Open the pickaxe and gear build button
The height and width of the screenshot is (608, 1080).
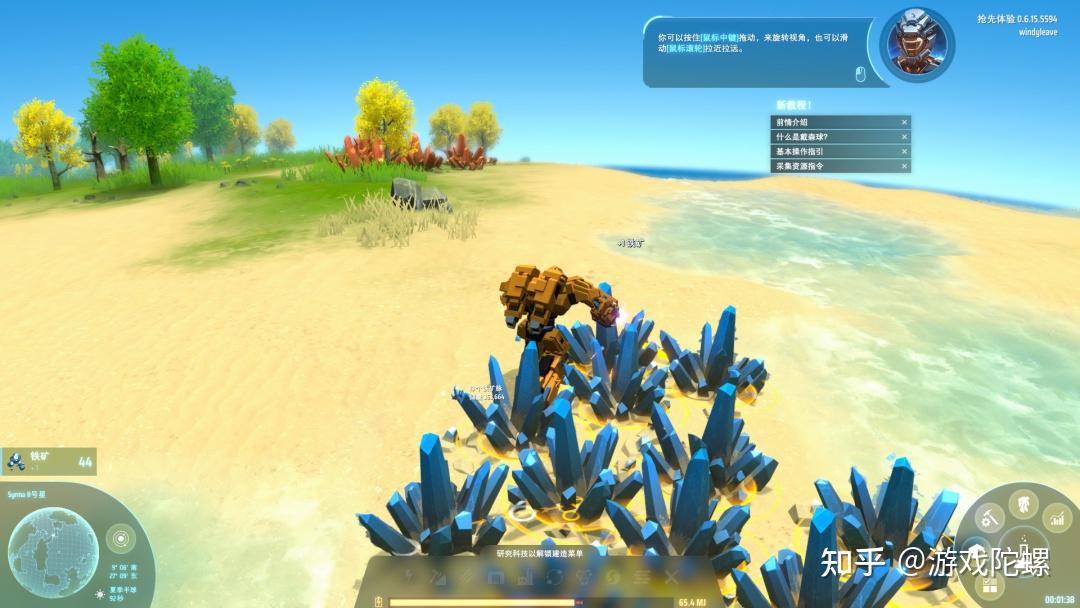tap(990, 518)
